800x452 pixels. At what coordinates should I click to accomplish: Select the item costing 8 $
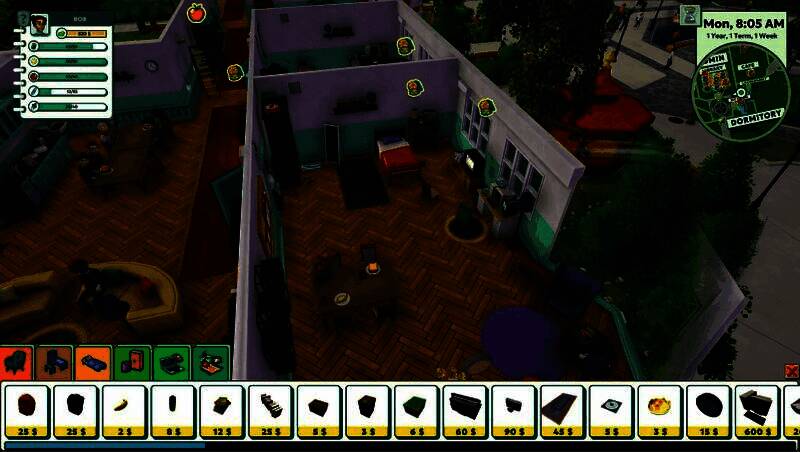[173, 410]
